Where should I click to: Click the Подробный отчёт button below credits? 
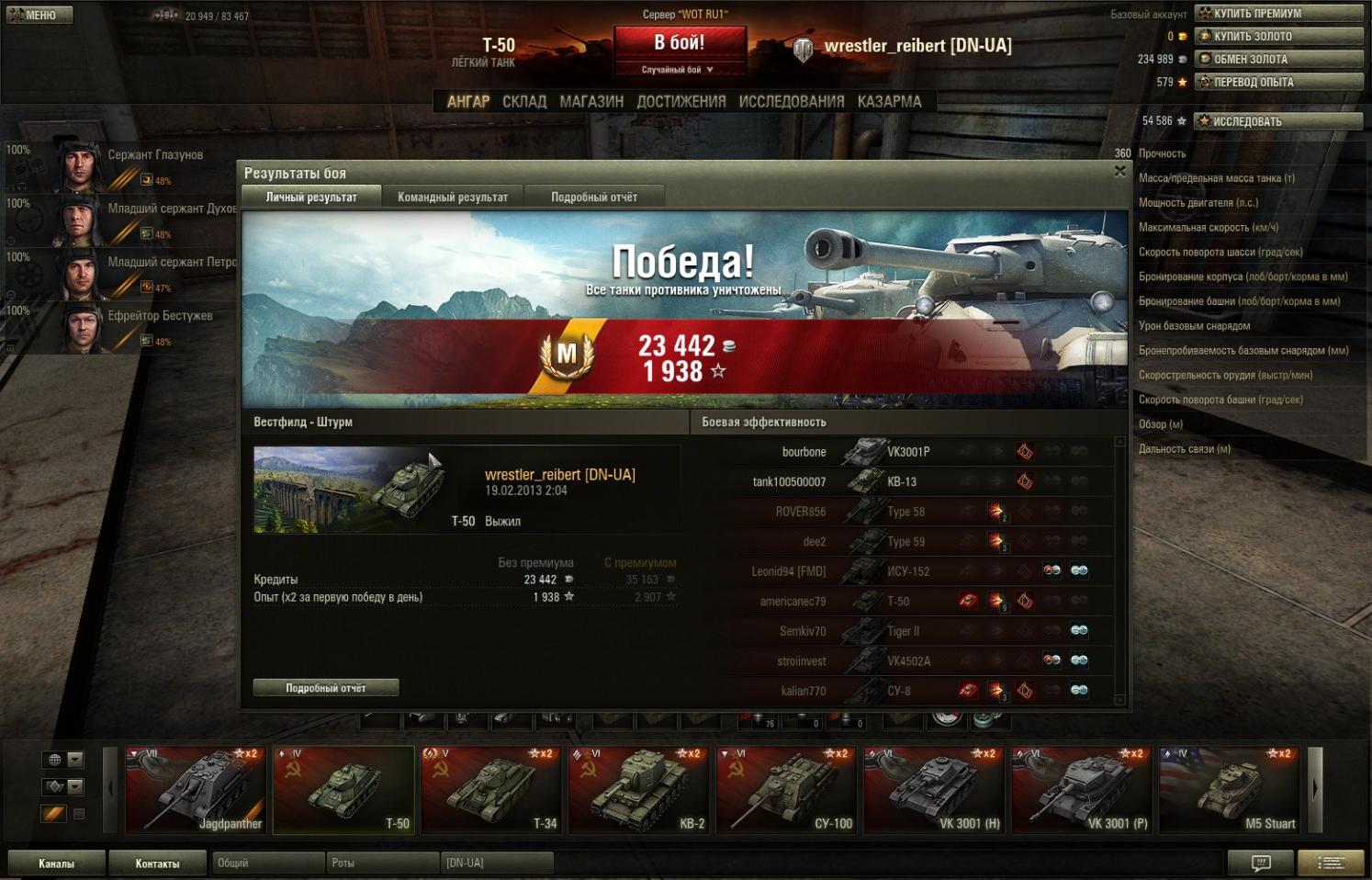(326, 687)
